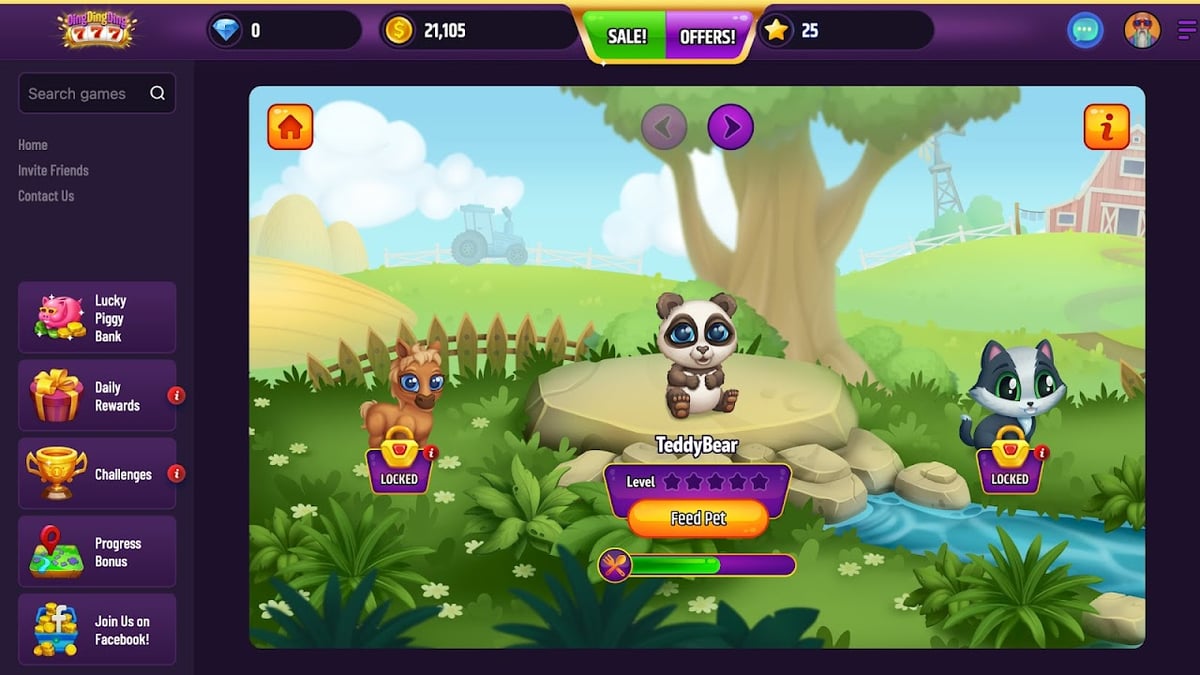Image resolution: width=1200 pixels, height=675 pixels.
Task: Click the DingDingDing 777 logo
Action: [x=96, y=30]
